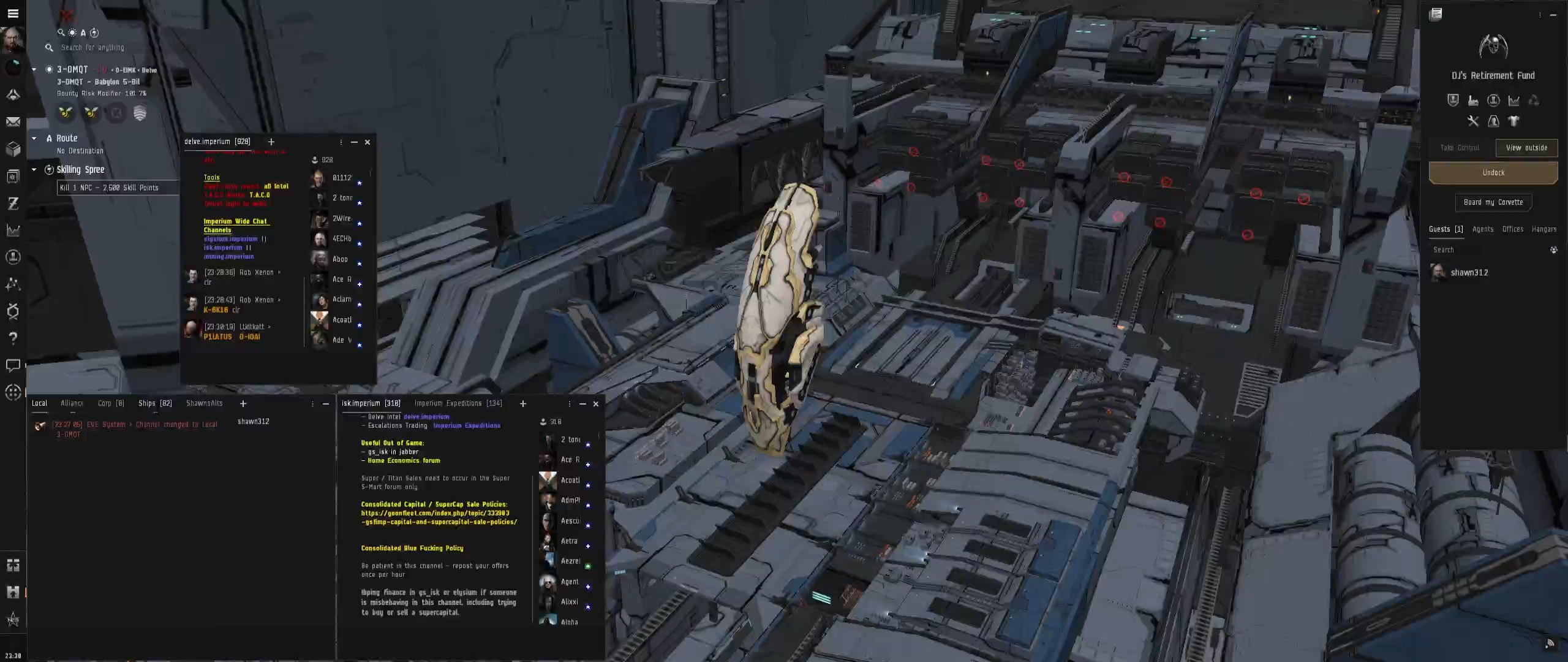Screen dimensions: 1568x662
Task: Collapse the Route section
Action: coord(35,138)
